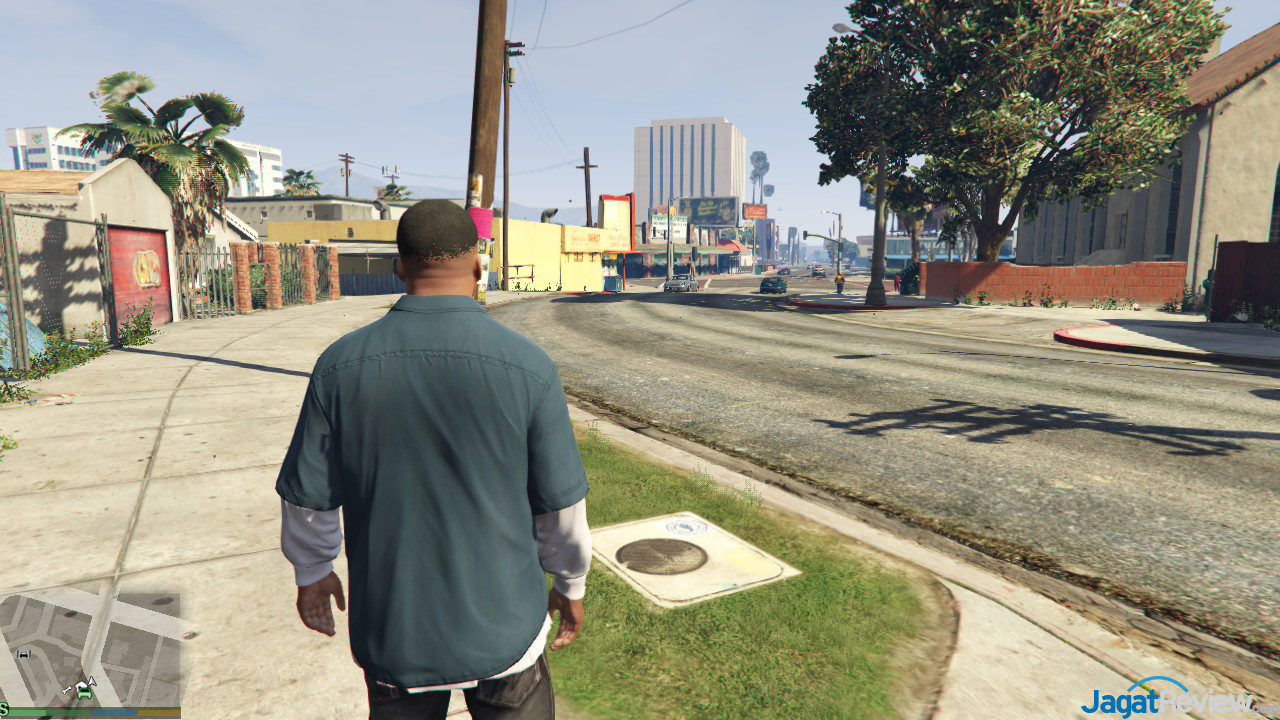This screenshot has width=1280, height=720.
Task: Click the white player arrow on minimap
Action: tap(92, 682)
